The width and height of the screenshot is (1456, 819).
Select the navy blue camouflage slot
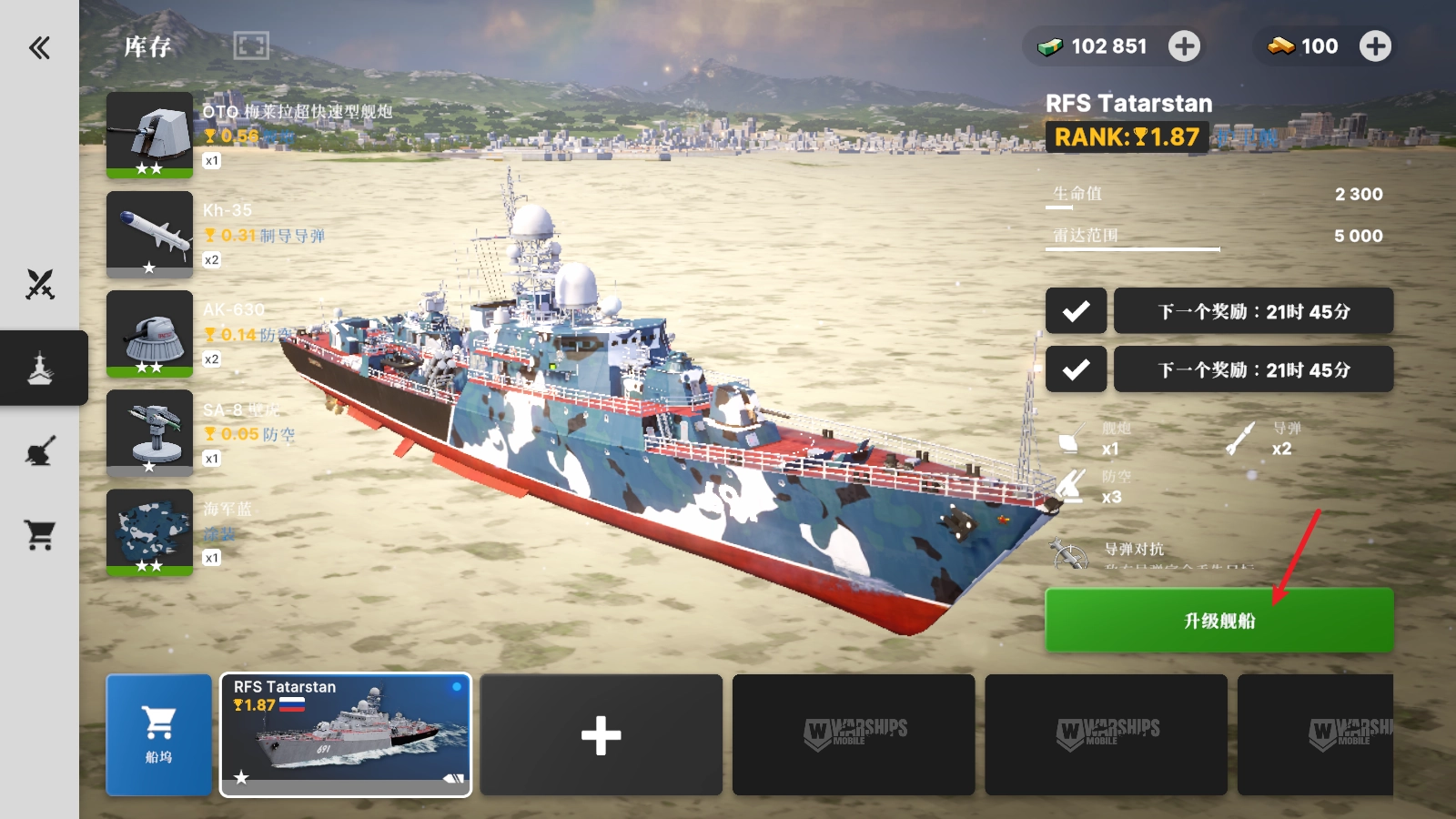[150, 531]
